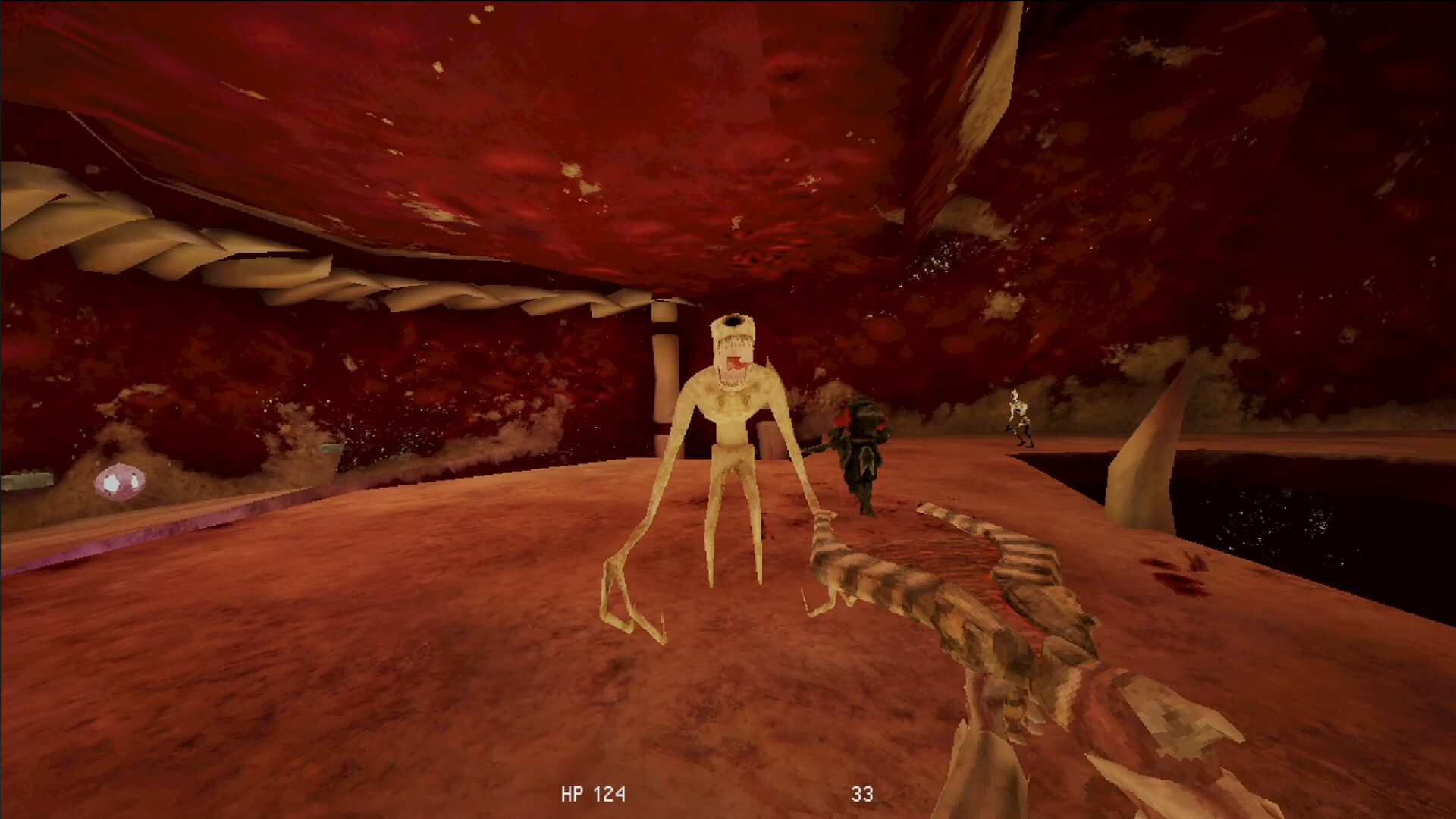
Task: Select the ammo count reading 33
Action: pyautogui.click(x=864, y=793)
